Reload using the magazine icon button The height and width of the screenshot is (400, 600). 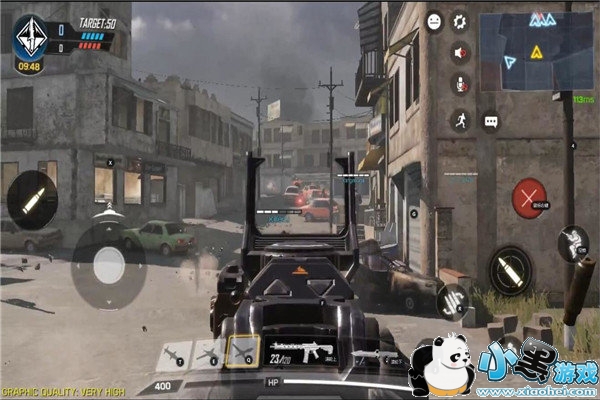[454, 300]
